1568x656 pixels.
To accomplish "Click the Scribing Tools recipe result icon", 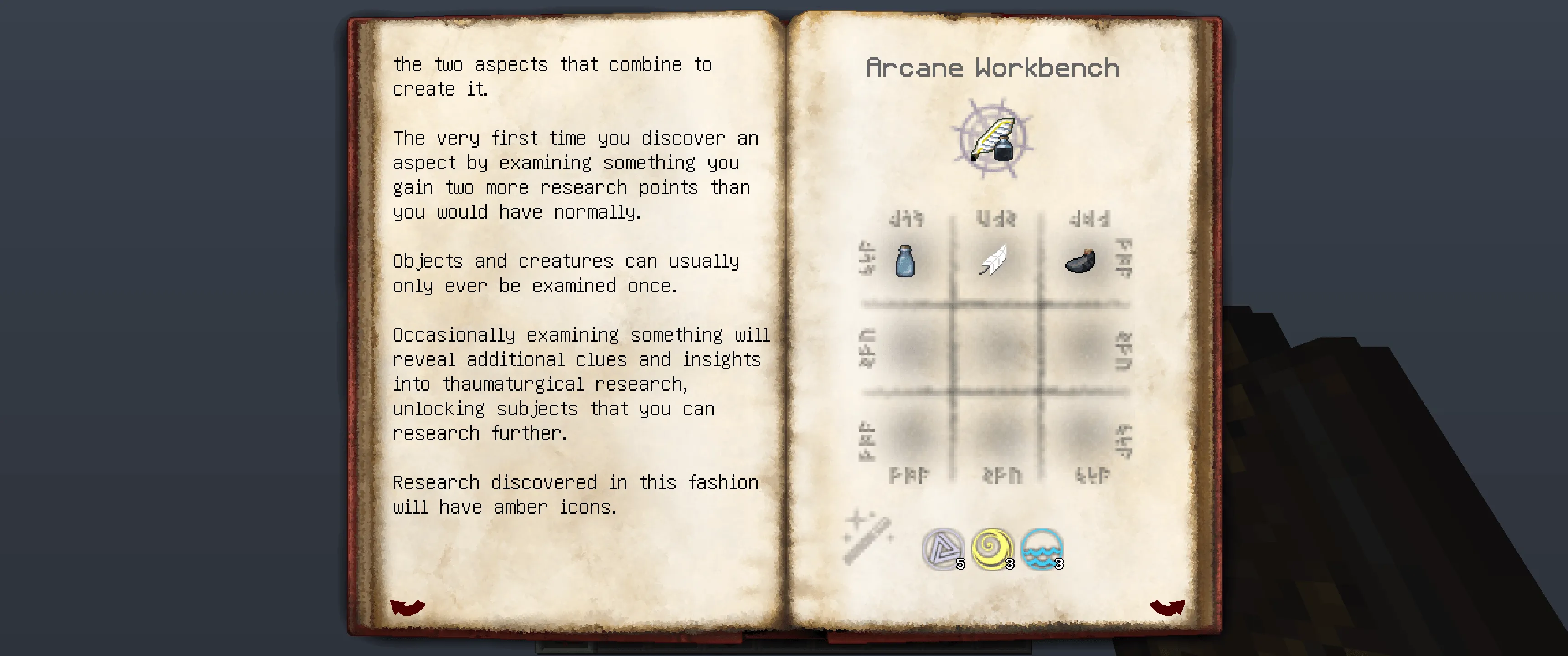I will 992,139.
